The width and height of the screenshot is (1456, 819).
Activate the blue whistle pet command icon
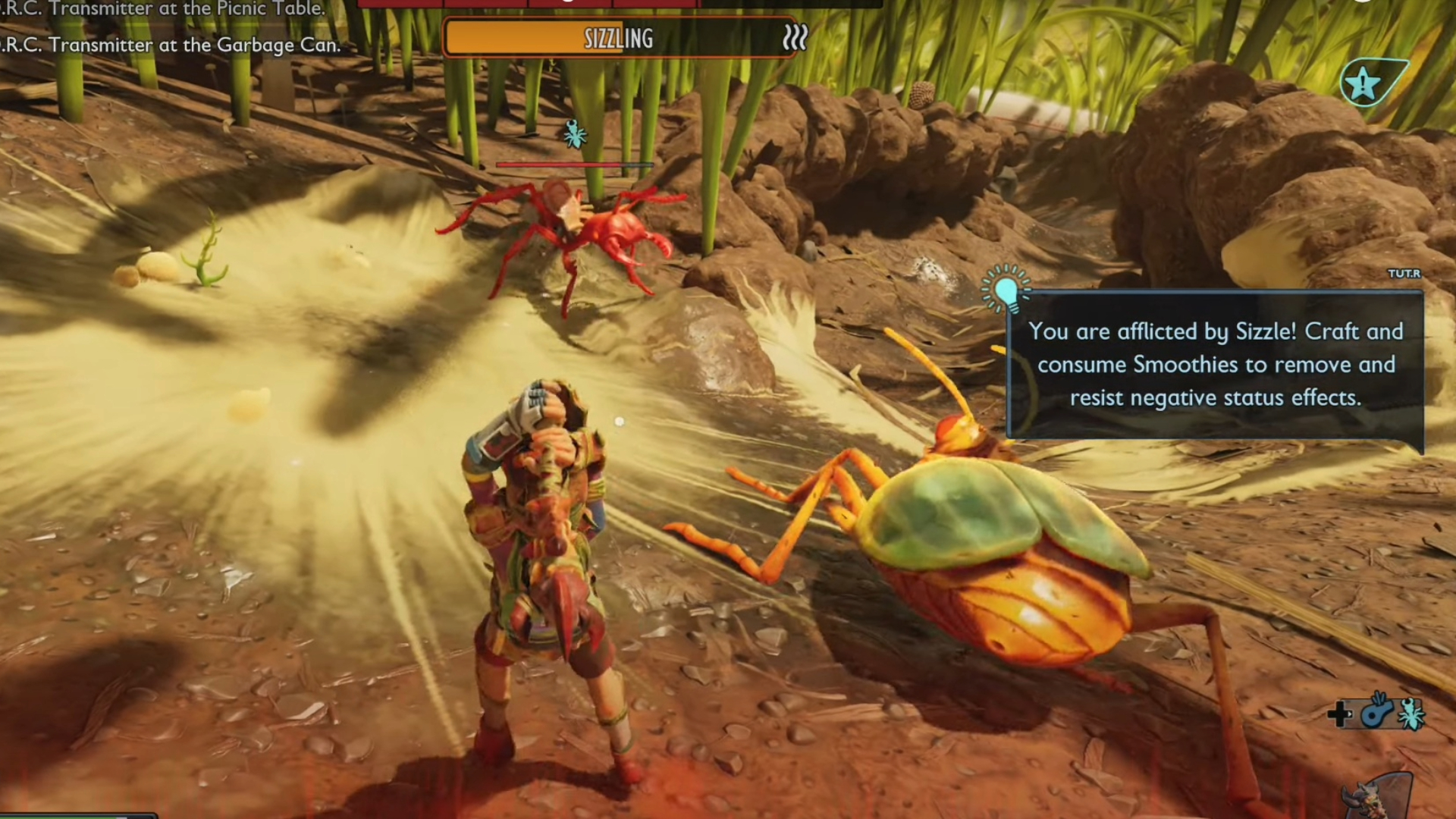(1376, 712)
